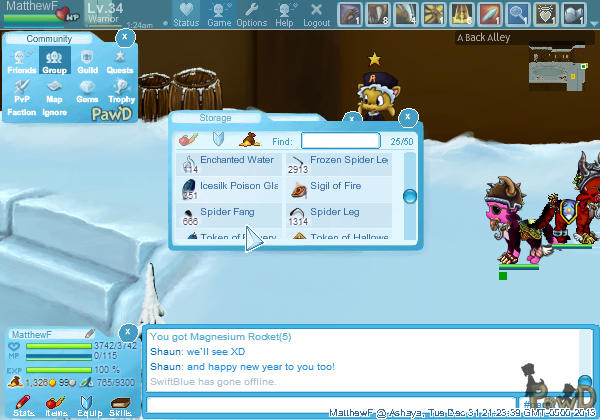Close the Community panel
Screen dimensions: 600x420
[124, 37]
